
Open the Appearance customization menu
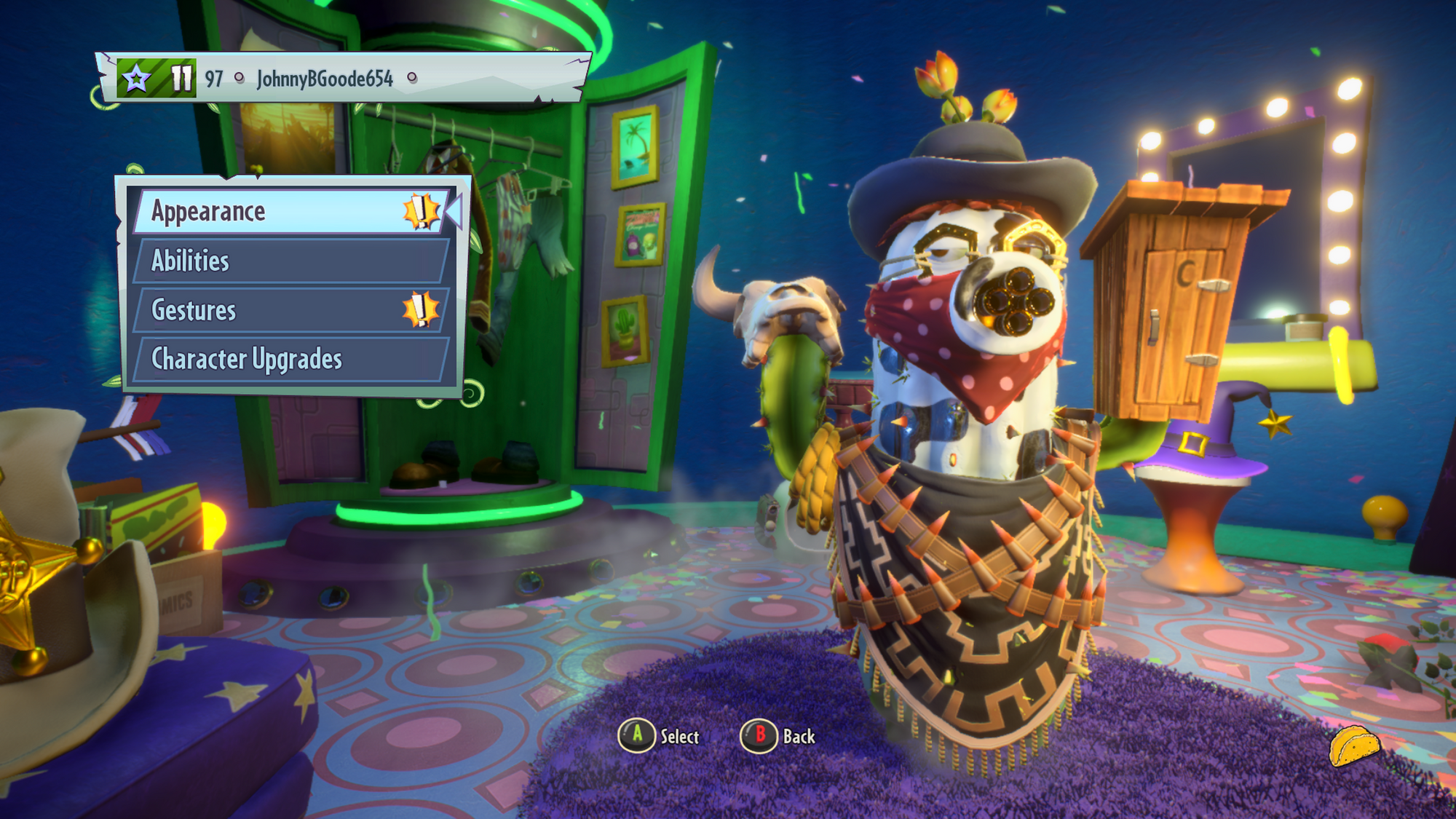pyautogui.click(x=288, y=212)
